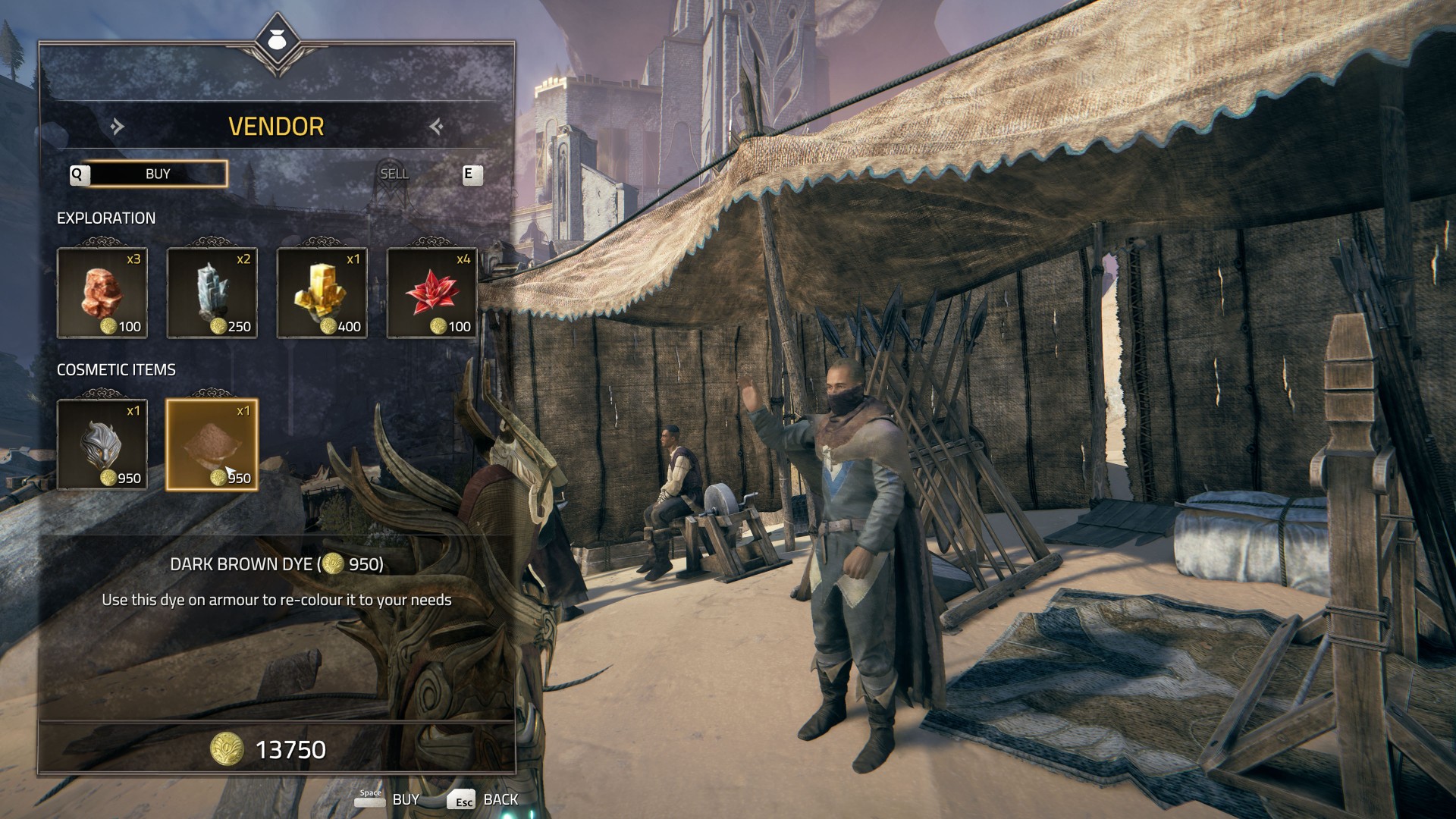Select the red flower item priced 100
This screenshot has height=819, width=1456.
coord(432,293)
